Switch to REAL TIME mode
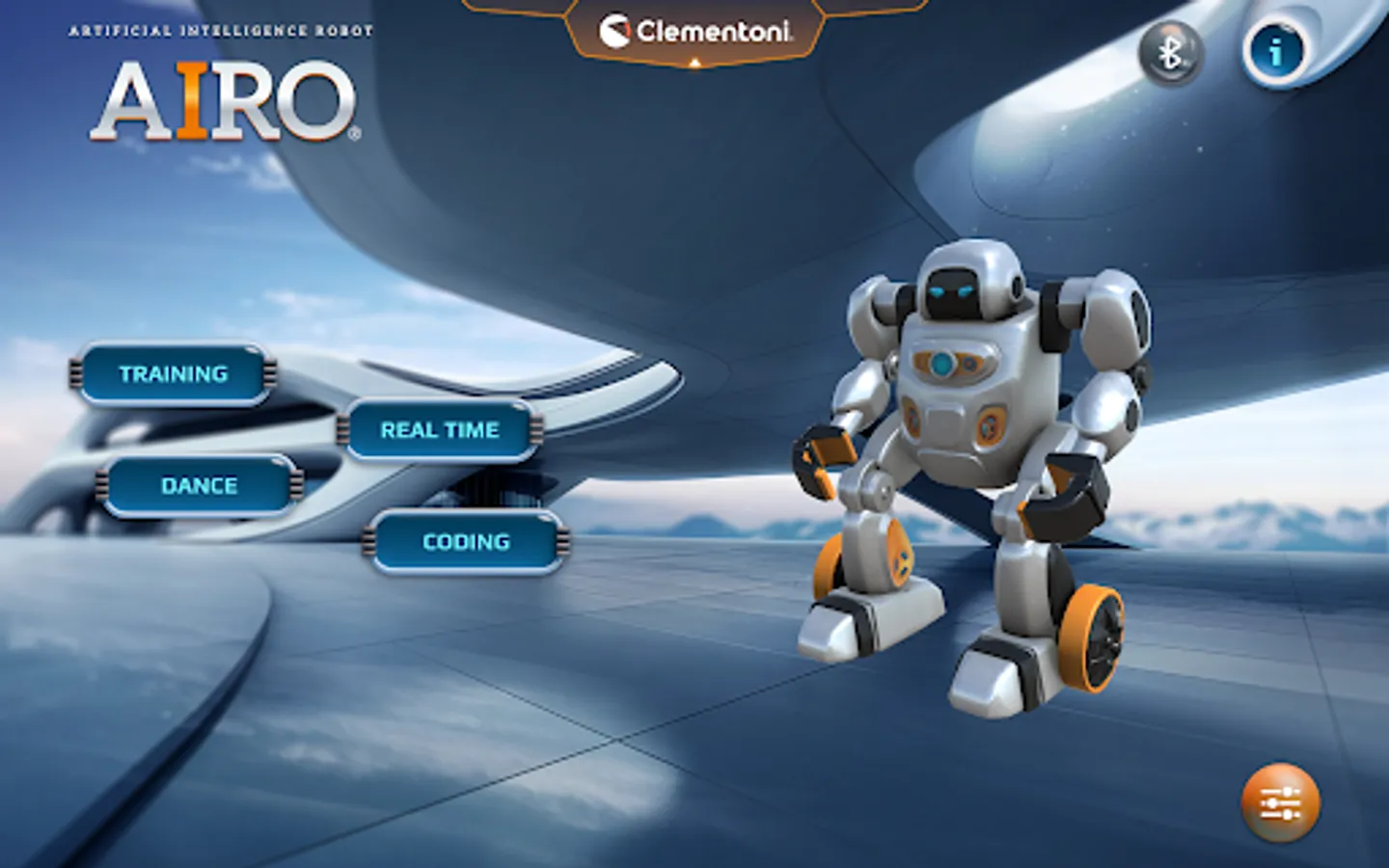This screenshot has height=868, width=1389. [439, 430]
